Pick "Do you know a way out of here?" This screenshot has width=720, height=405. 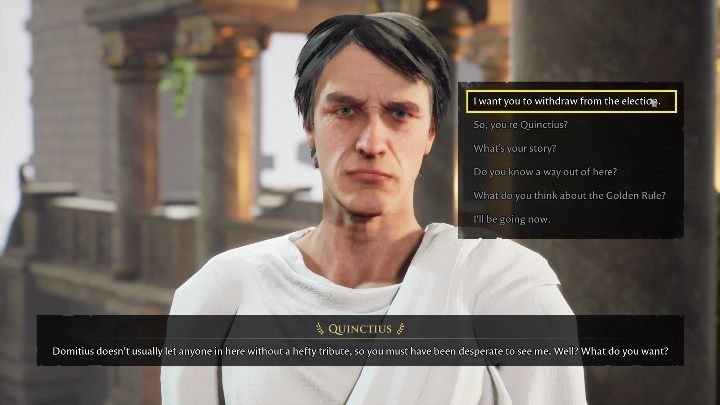(x=545, y=172)
